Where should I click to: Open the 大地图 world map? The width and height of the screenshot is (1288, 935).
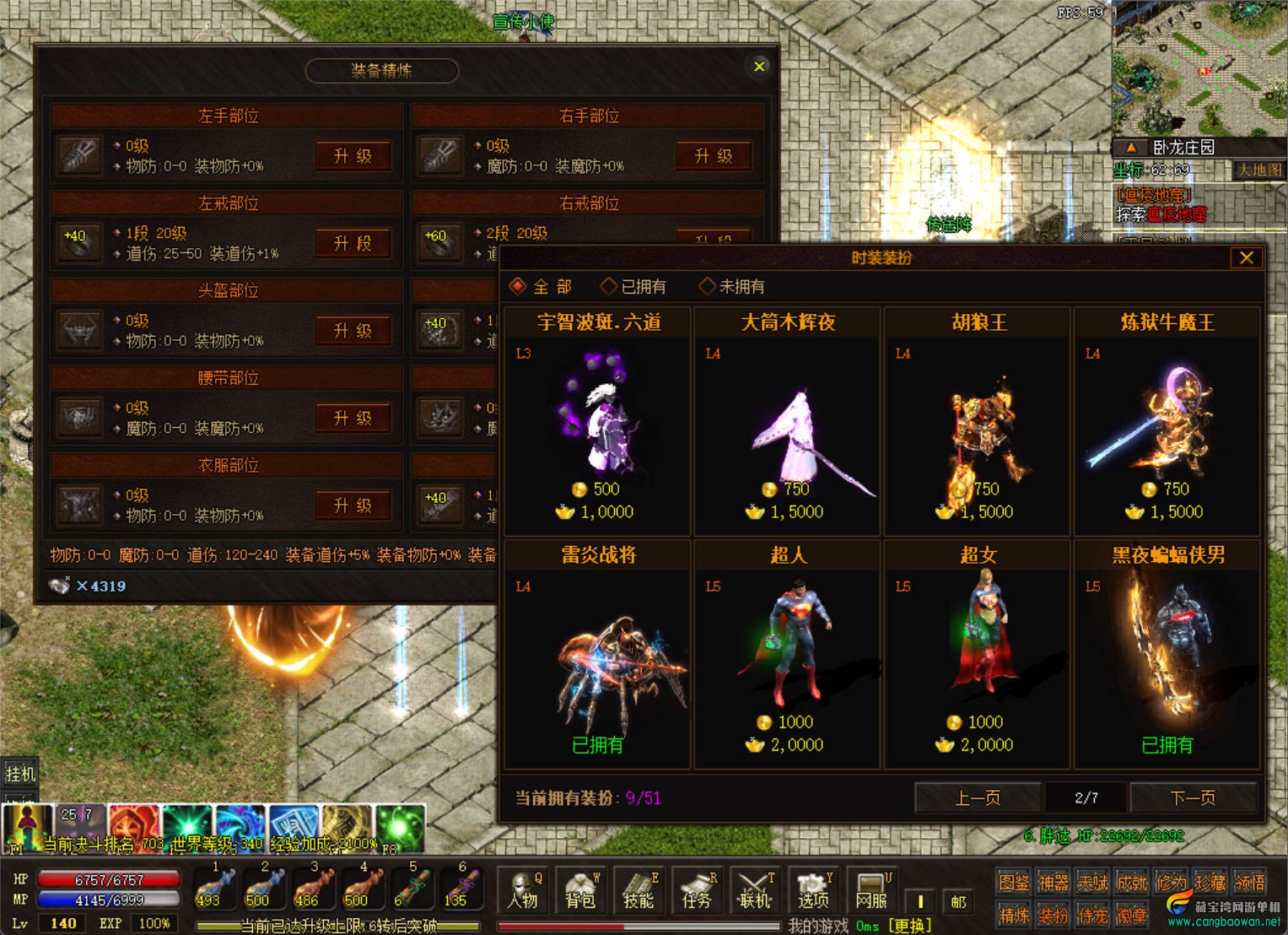[1258, 170]
